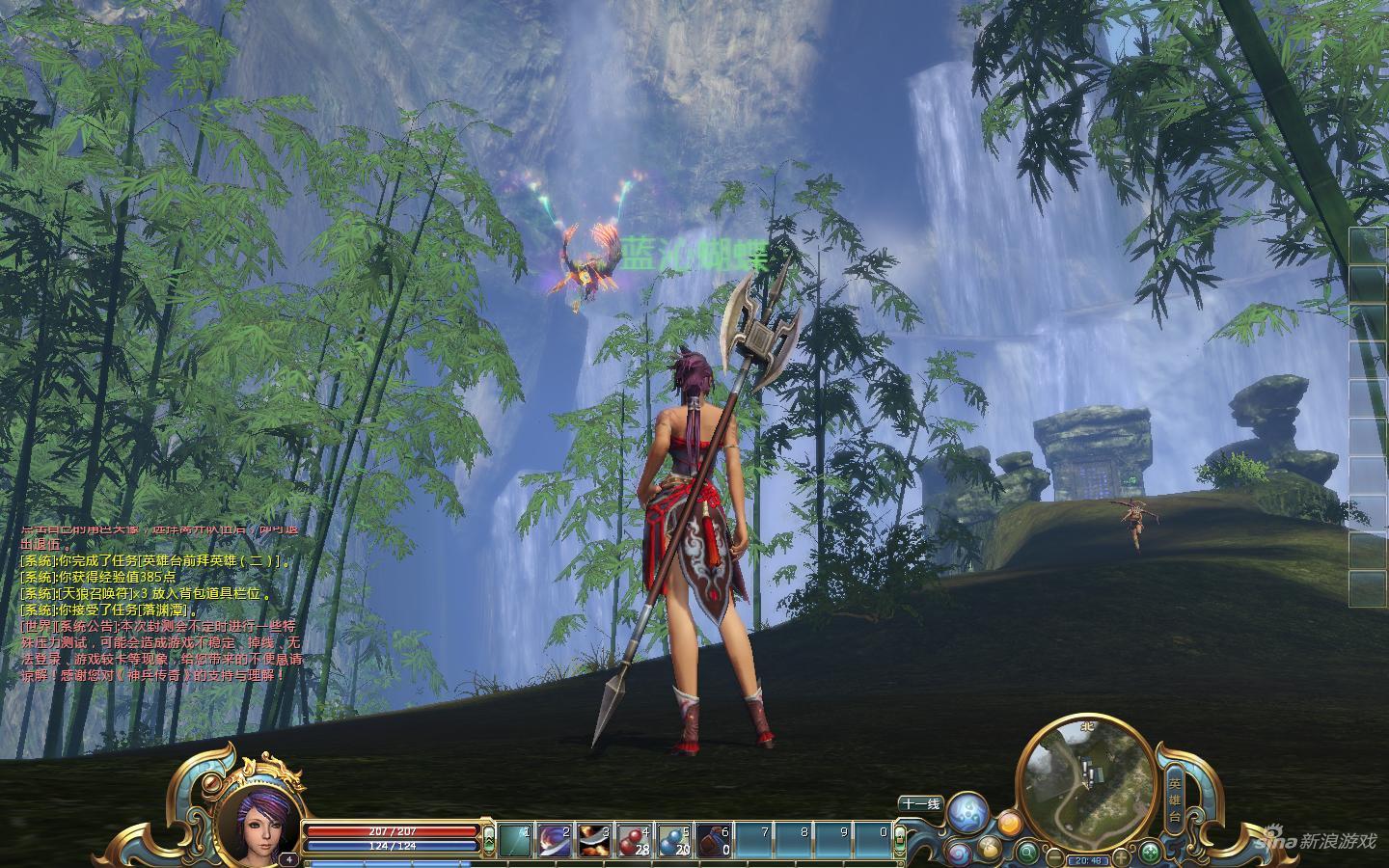Trigger the fiery blade skill in slot 3
Viewport: 1389px width, 868px height.
[594, 840]
